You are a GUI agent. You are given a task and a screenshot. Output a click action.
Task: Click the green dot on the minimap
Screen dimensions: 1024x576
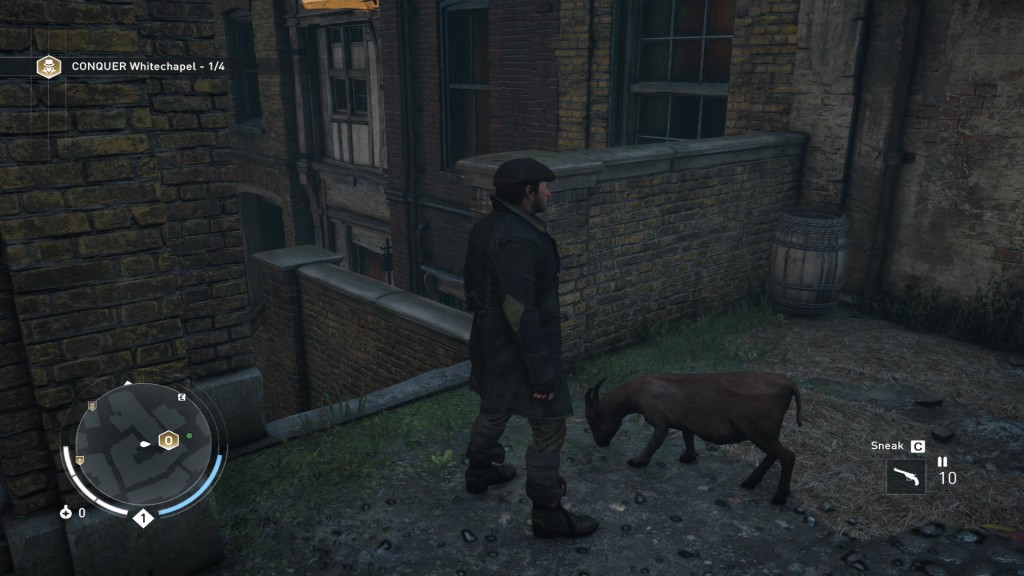pos(189,436)
